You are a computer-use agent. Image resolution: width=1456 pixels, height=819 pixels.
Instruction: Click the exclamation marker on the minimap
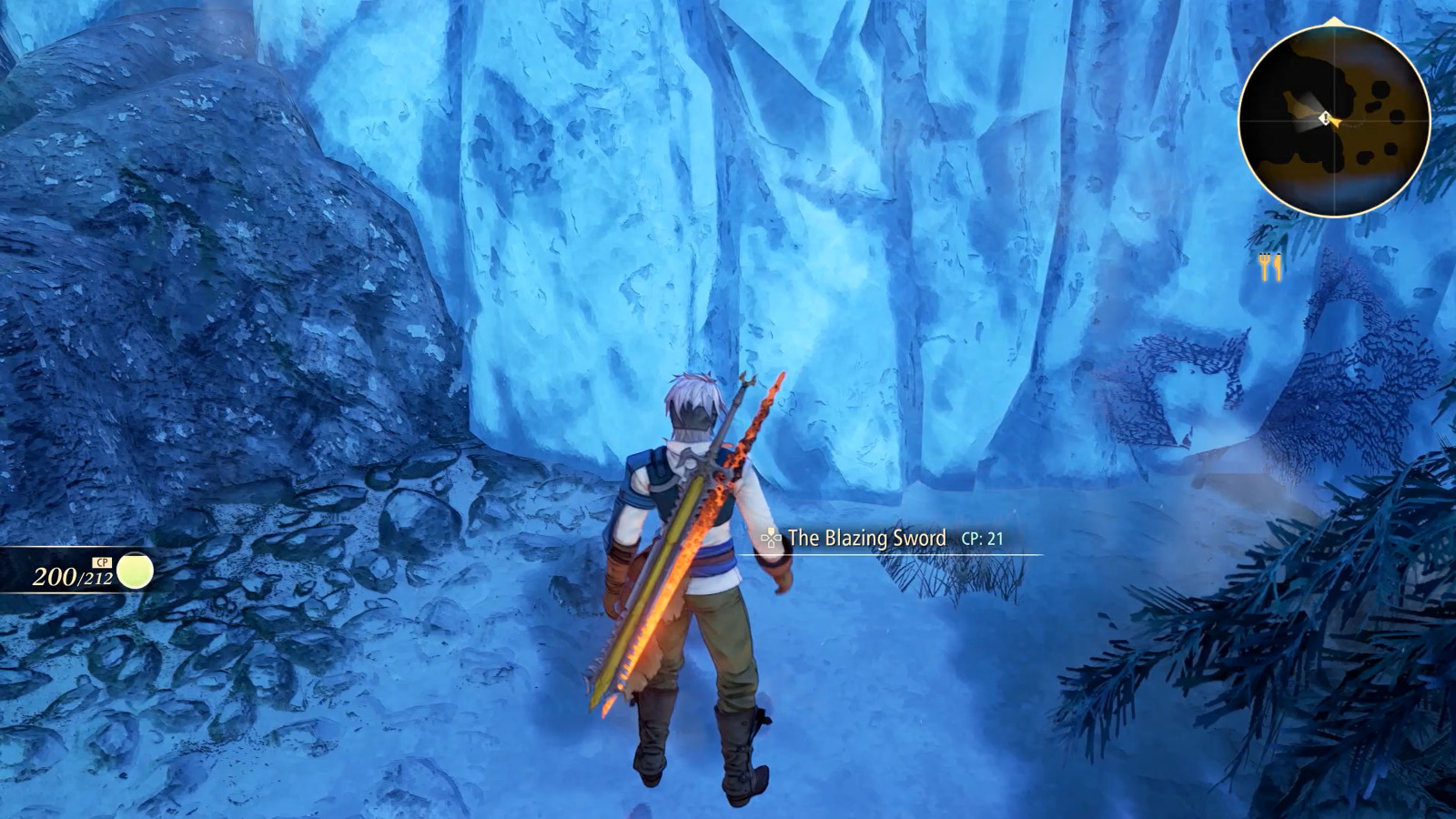[1323, 116]
